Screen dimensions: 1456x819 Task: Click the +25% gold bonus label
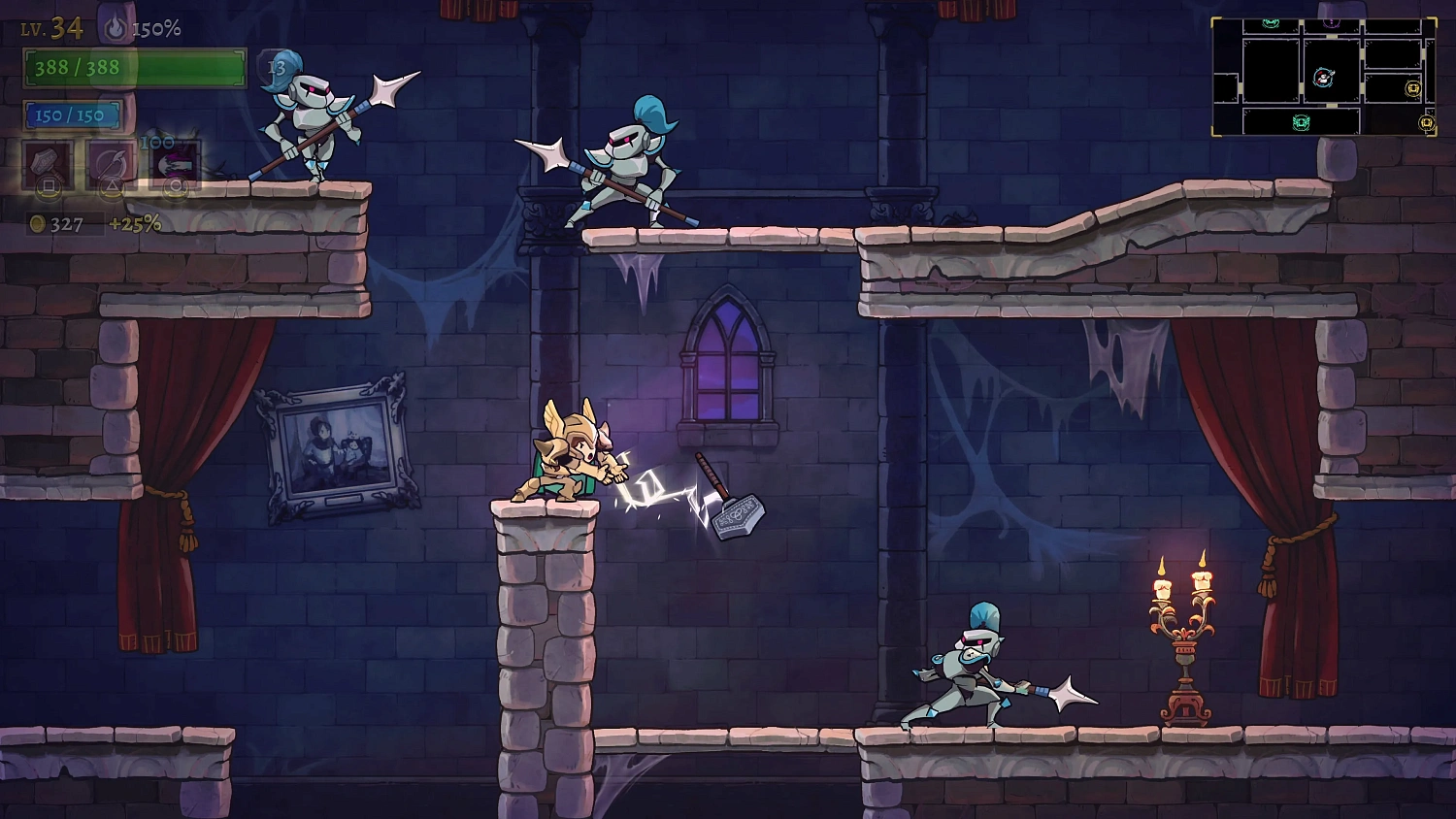pos(136,222)
